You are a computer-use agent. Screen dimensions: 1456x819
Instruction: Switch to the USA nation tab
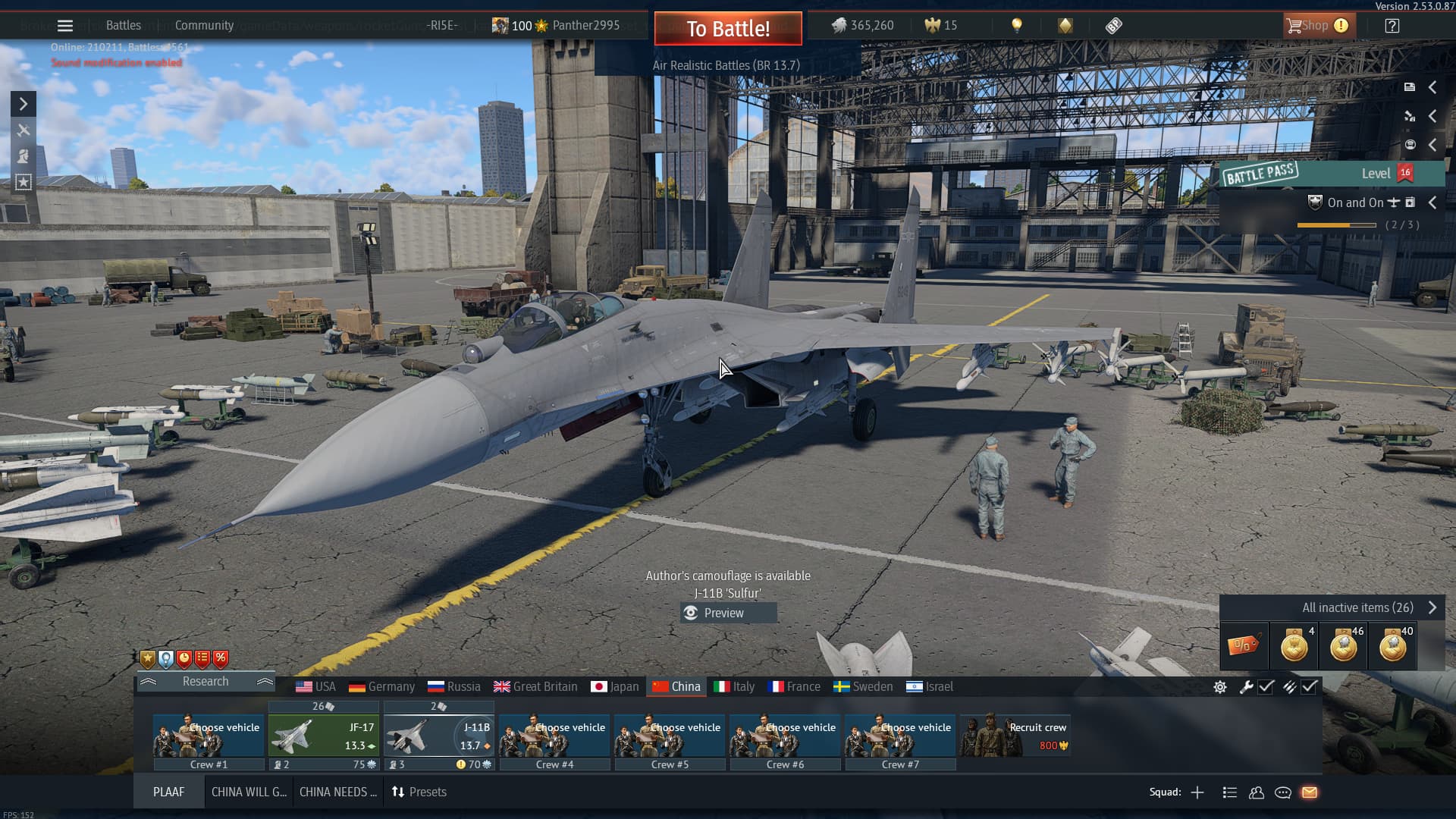click(x=315, y=686)
